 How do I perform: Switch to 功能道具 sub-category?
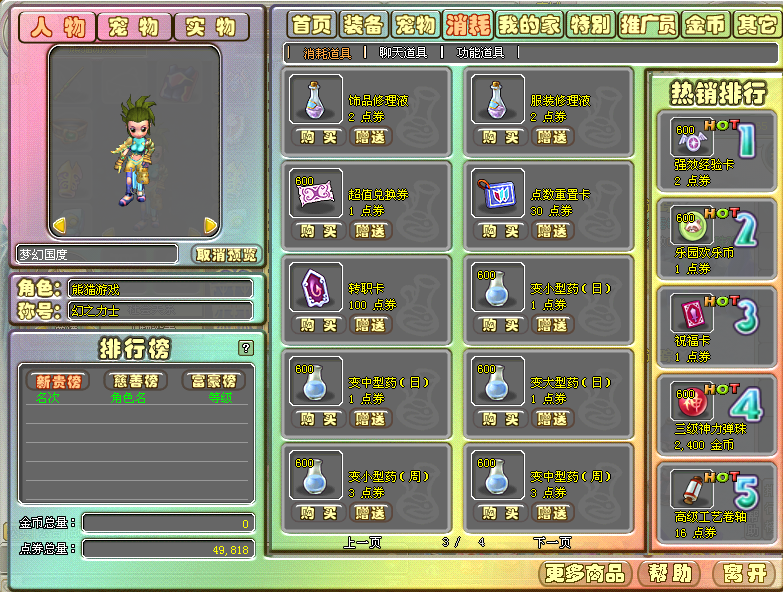480,53
